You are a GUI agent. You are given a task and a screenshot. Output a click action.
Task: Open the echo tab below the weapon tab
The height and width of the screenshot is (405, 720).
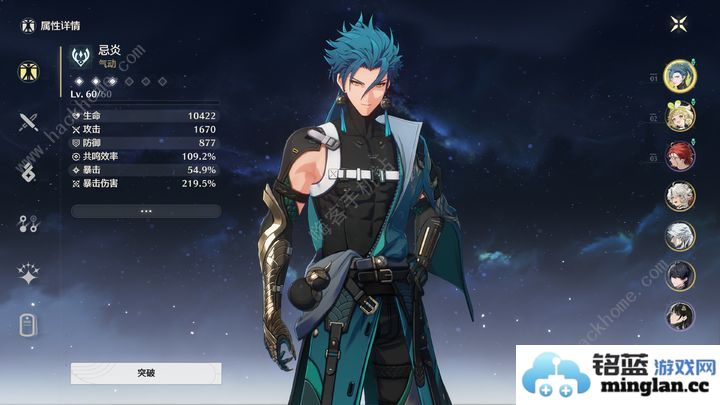pyautogui.click(x=28, y=172)
